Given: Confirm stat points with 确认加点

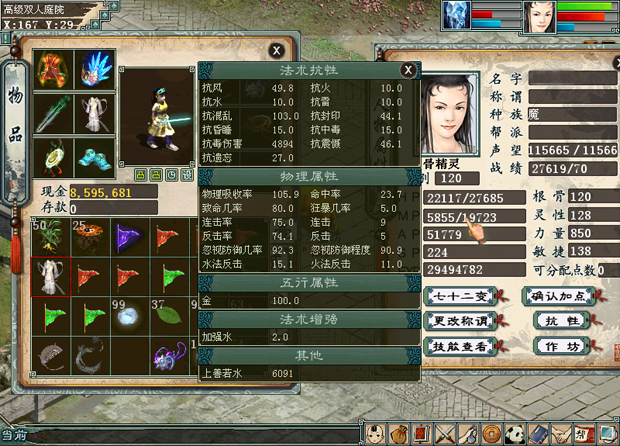Looking at the screenshot, I should [x=560, y=296].
